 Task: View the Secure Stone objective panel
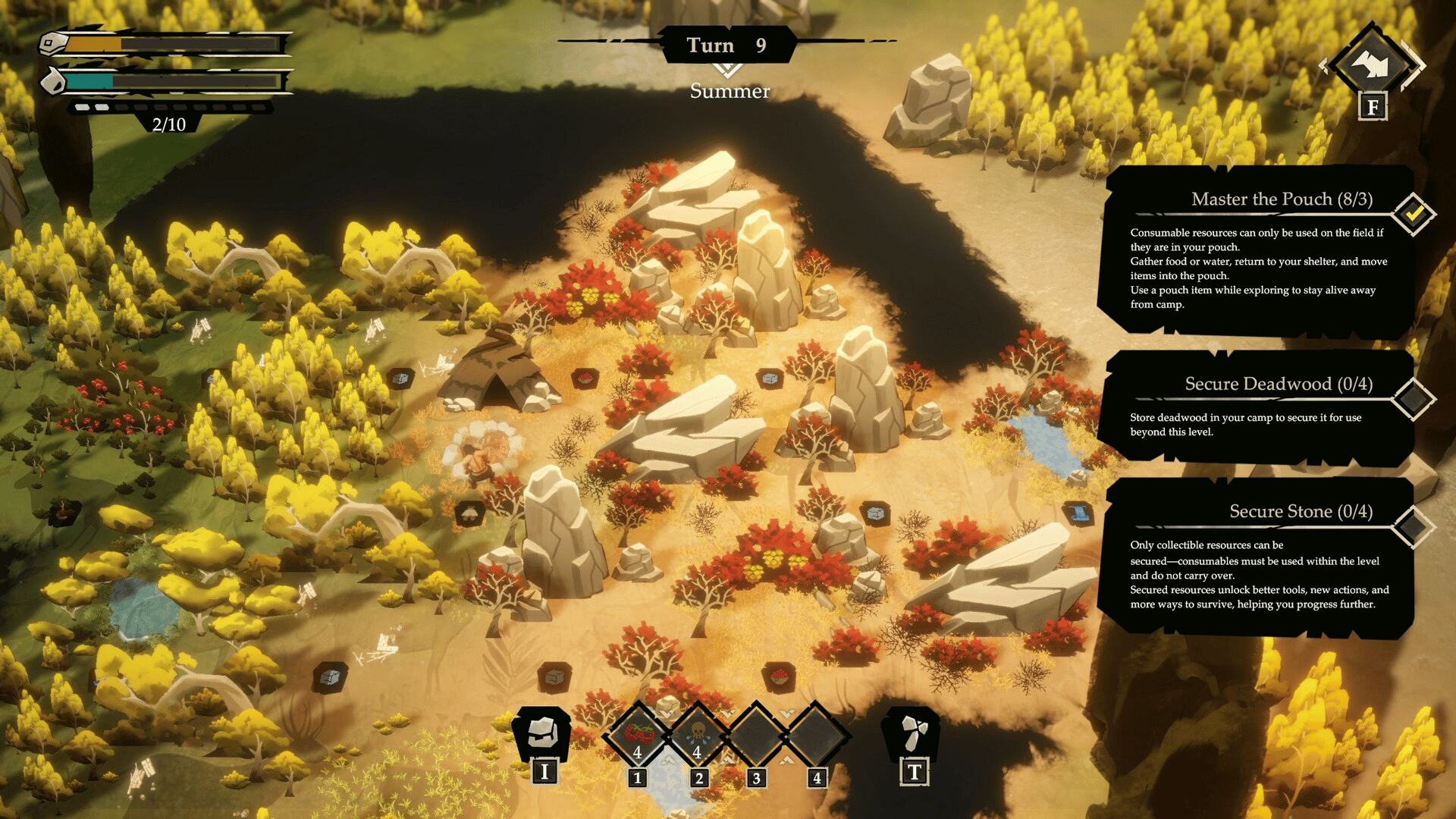tap(1257, 557)
